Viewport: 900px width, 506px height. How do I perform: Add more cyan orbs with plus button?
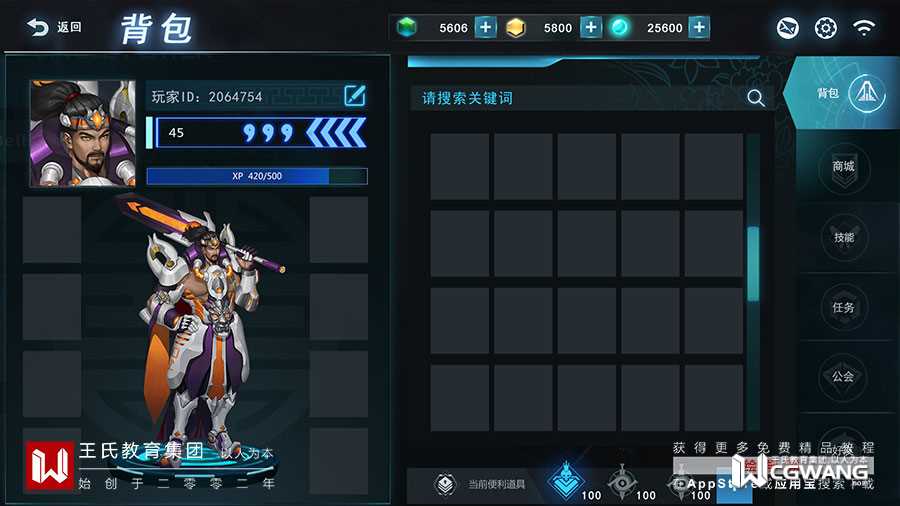699,27
